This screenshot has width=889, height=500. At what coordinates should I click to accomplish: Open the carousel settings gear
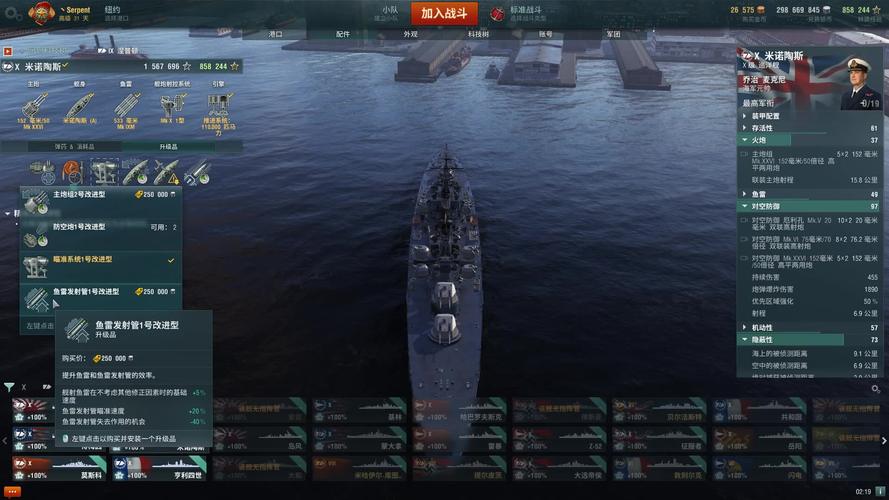[876, 389]
